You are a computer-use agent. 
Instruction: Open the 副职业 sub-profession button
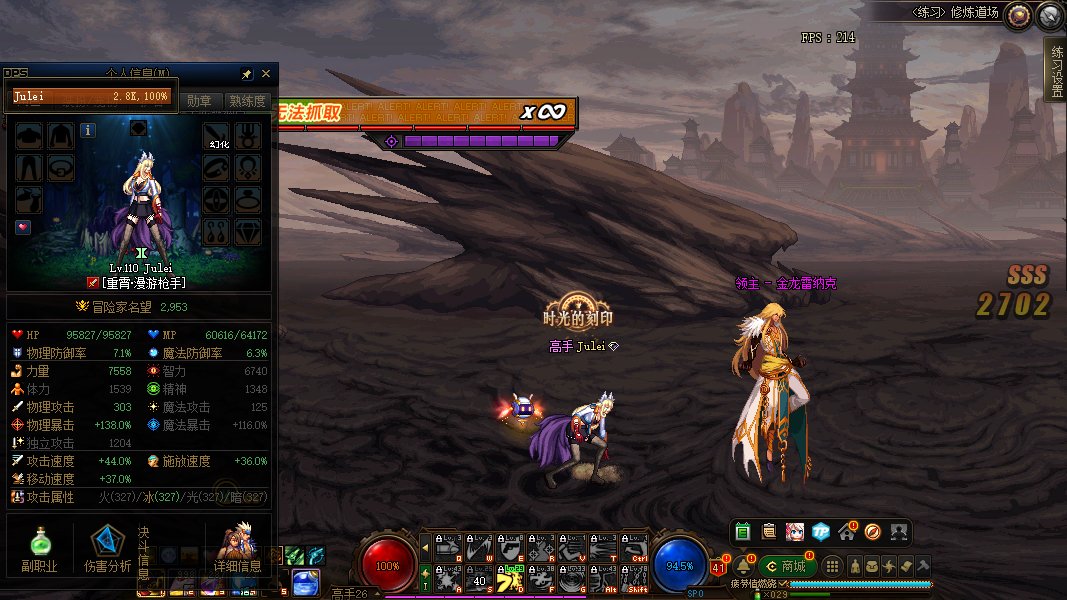(x=40, y=549)
